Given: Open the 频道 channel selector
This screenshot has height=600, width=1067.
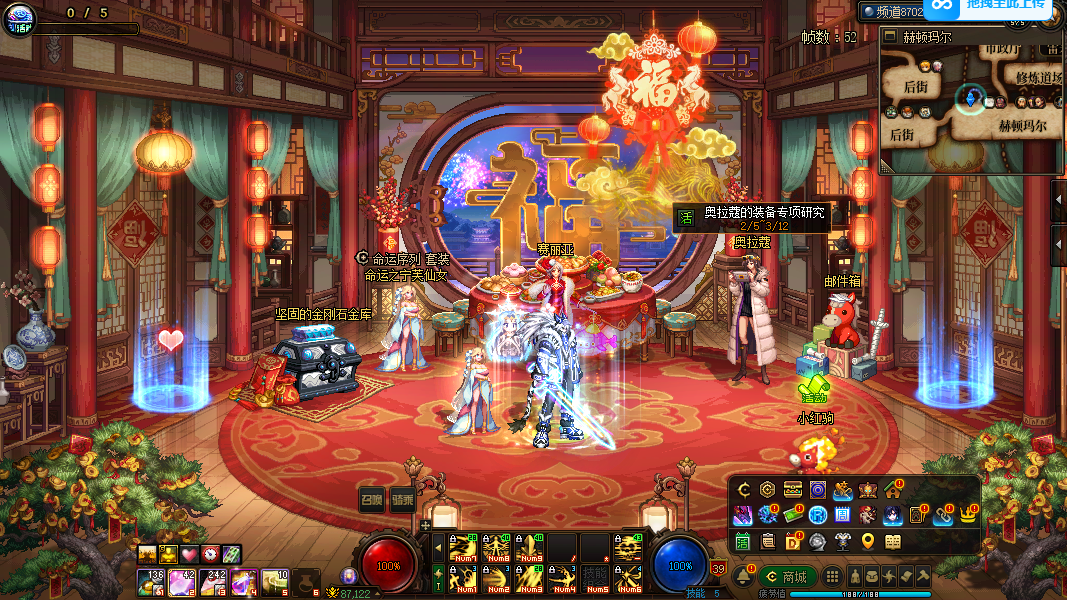Looking at the screenshot, I should click(x=888, y=11).
